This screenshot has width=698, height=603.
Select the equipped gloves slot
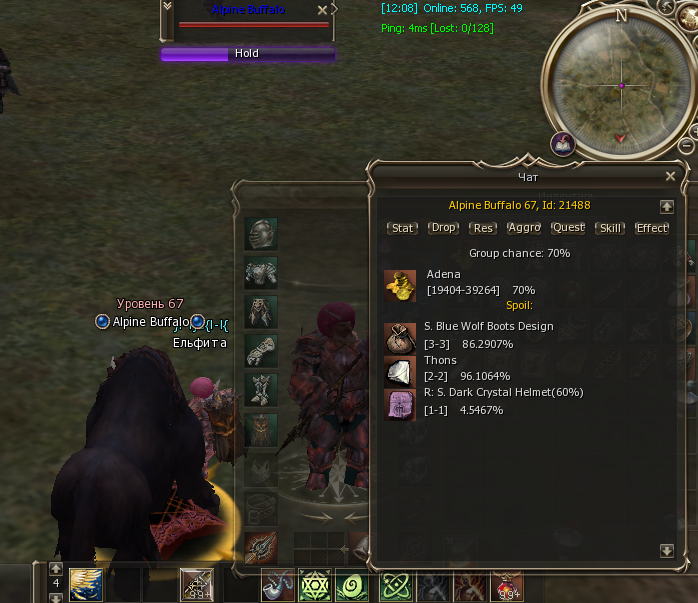pyautogui.click(x=261, y=350)
